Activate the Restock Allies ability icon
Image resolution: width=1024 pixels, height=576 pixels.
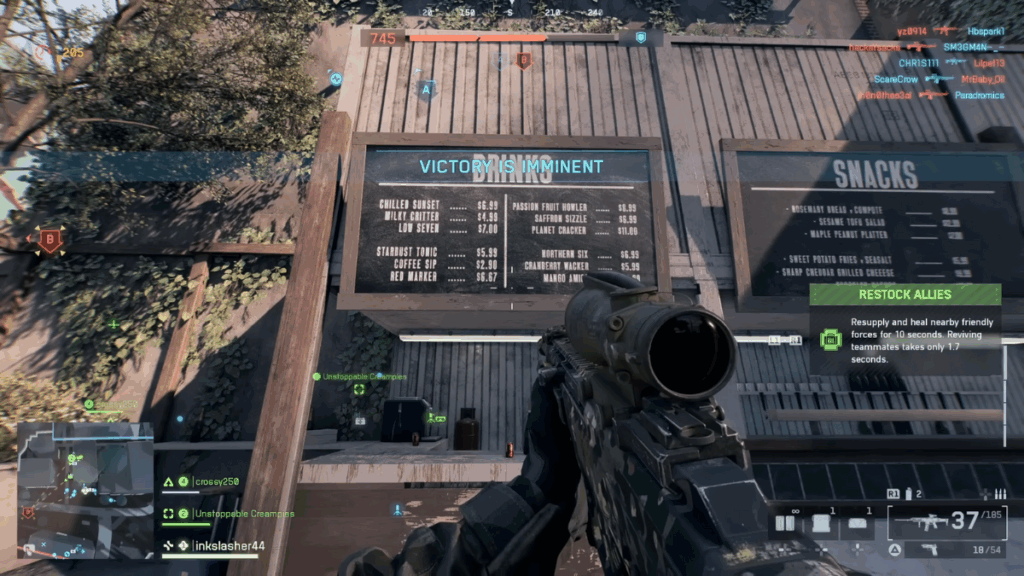coord(829,339)
